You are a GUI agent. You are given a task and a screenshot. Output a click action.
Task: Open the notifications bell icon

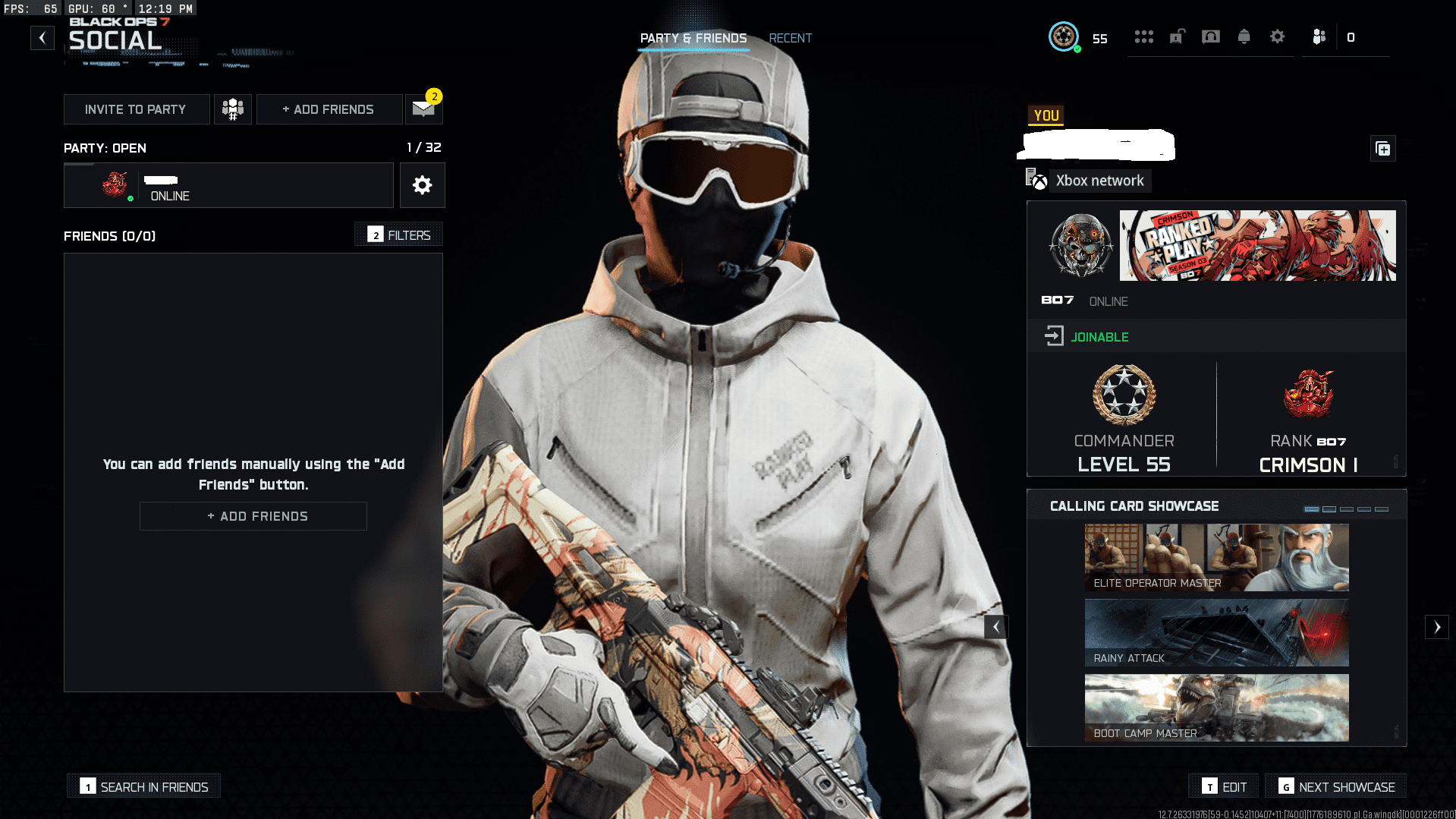pos(1244,36)
